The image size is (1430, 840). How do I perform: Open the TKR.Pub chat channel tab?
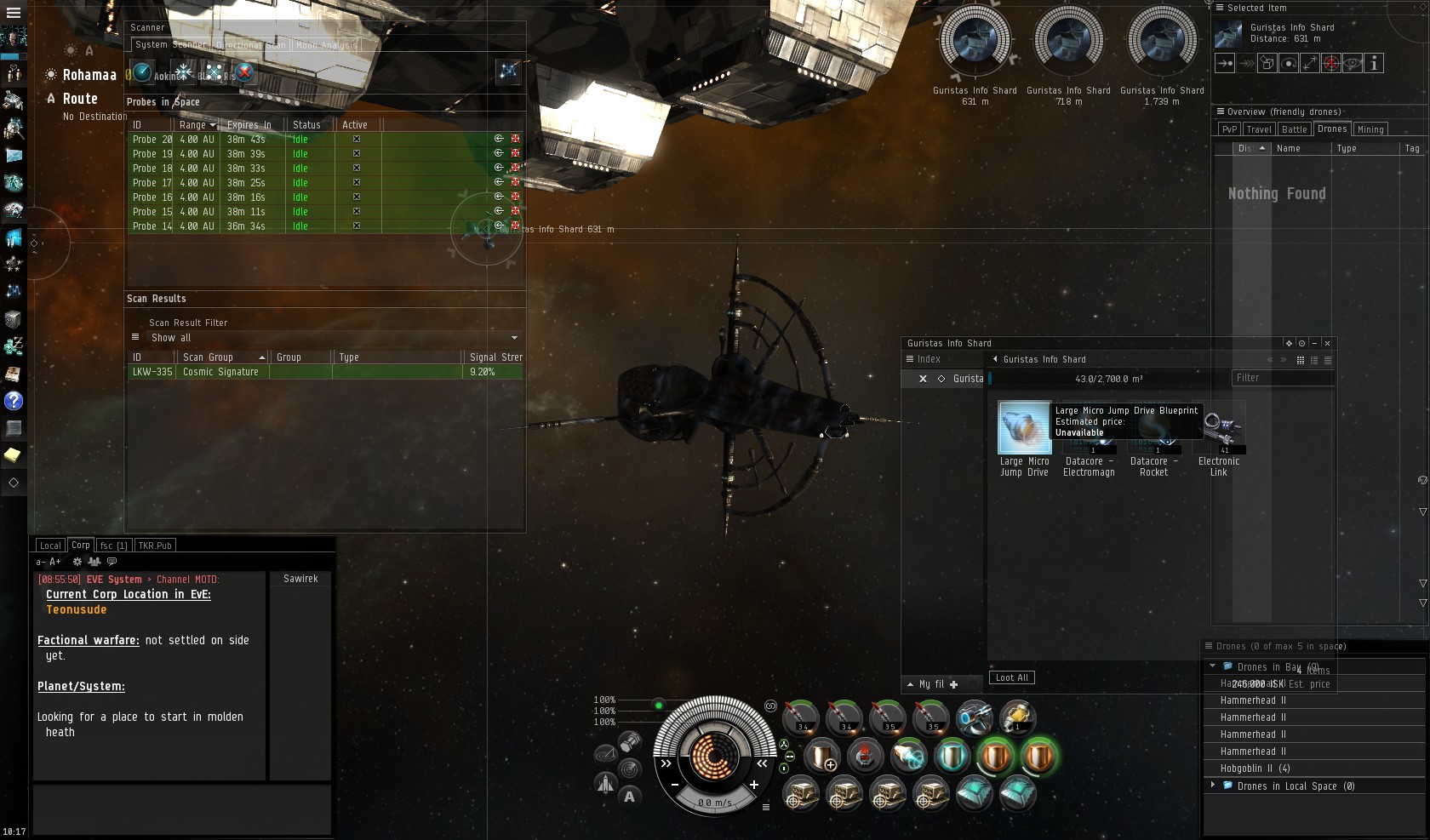pos(155,546)
